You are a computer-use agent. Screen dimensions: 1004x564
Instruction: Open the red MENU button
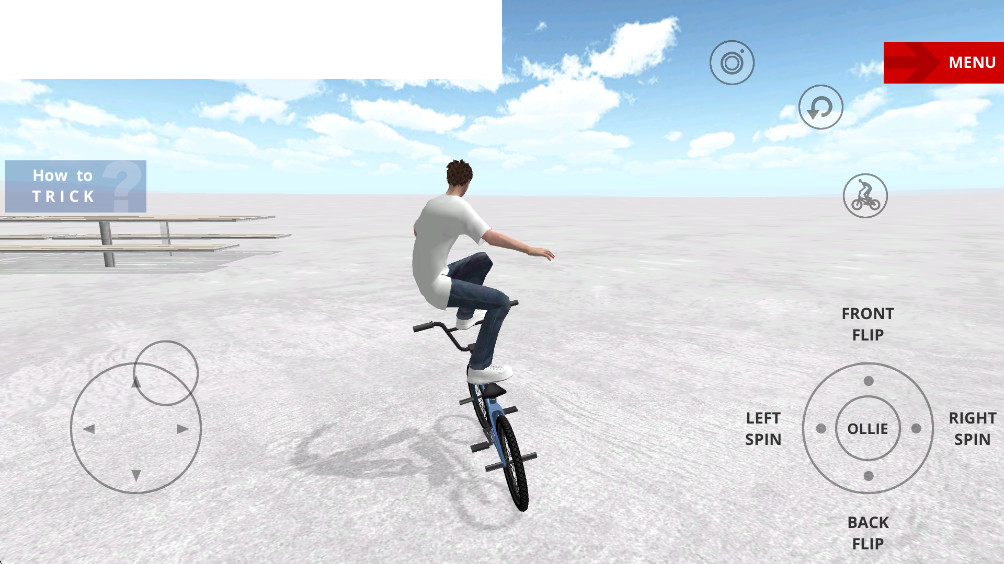943,62
